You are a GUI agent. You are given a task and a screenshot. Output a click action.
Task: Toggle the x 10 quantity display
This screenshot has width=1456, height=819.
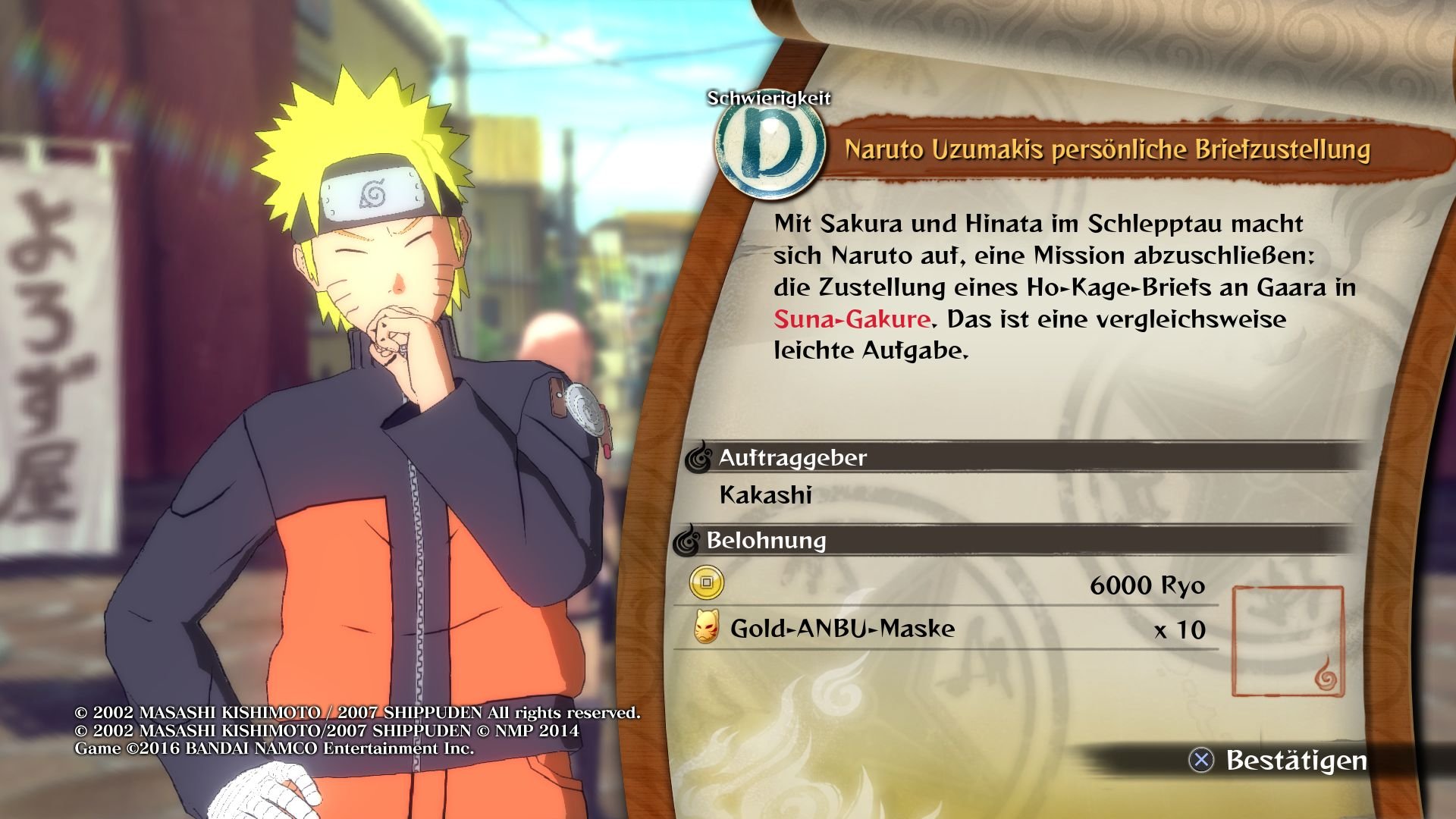(x=1178, y=630)
